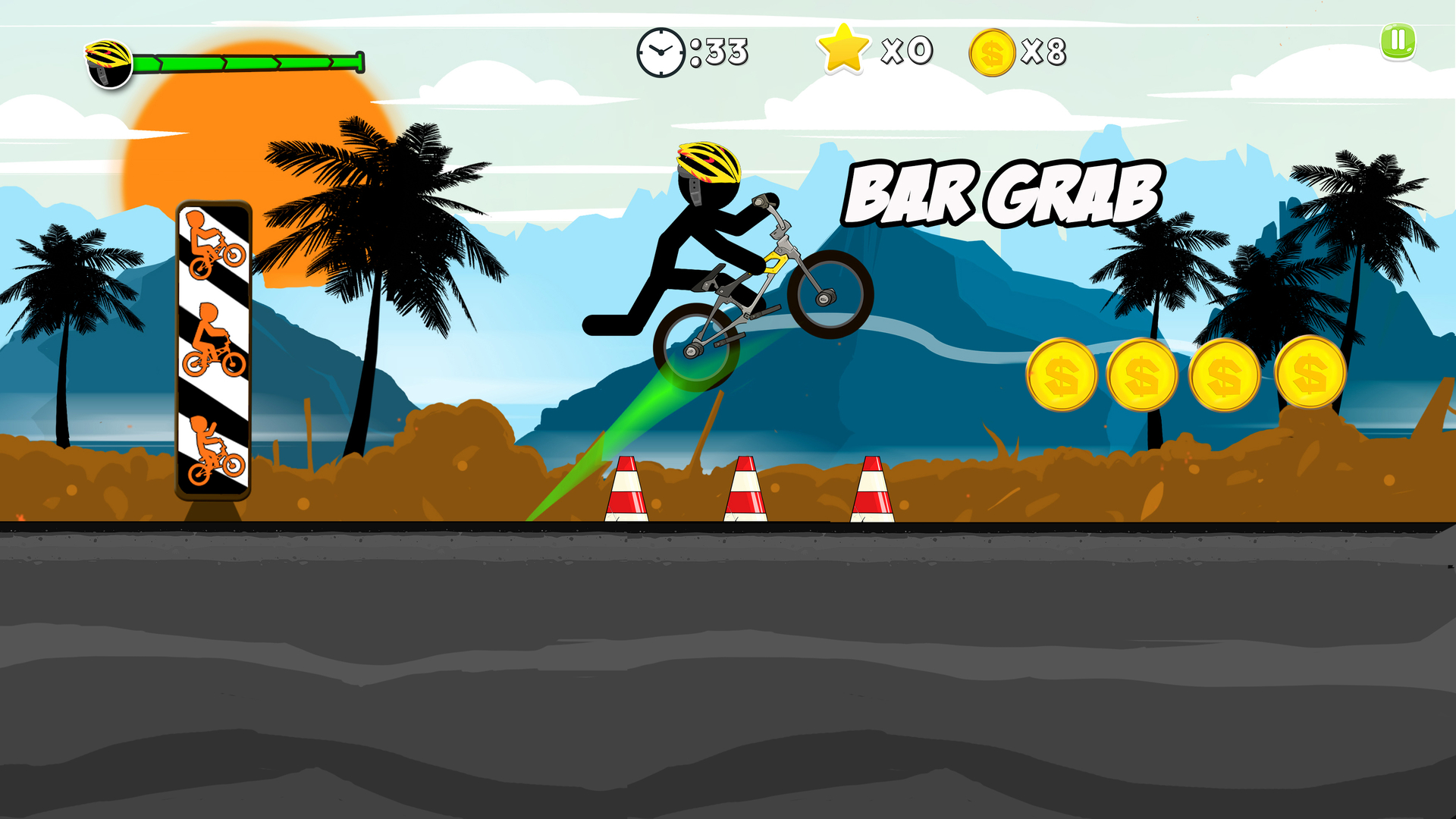Pause the game with the pause button
Viewport: 1456px width, 819px height.
pos(1398,44)
